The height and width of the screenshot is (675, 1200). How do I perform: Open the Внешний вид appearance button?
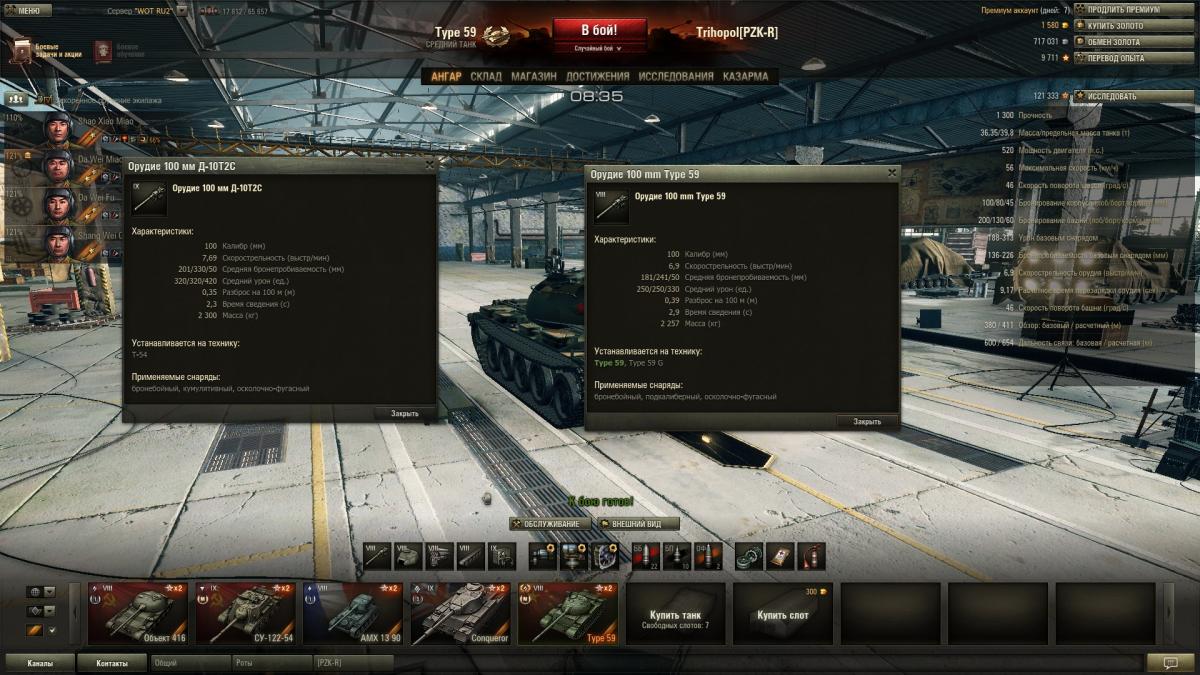[x=638, y=524]
